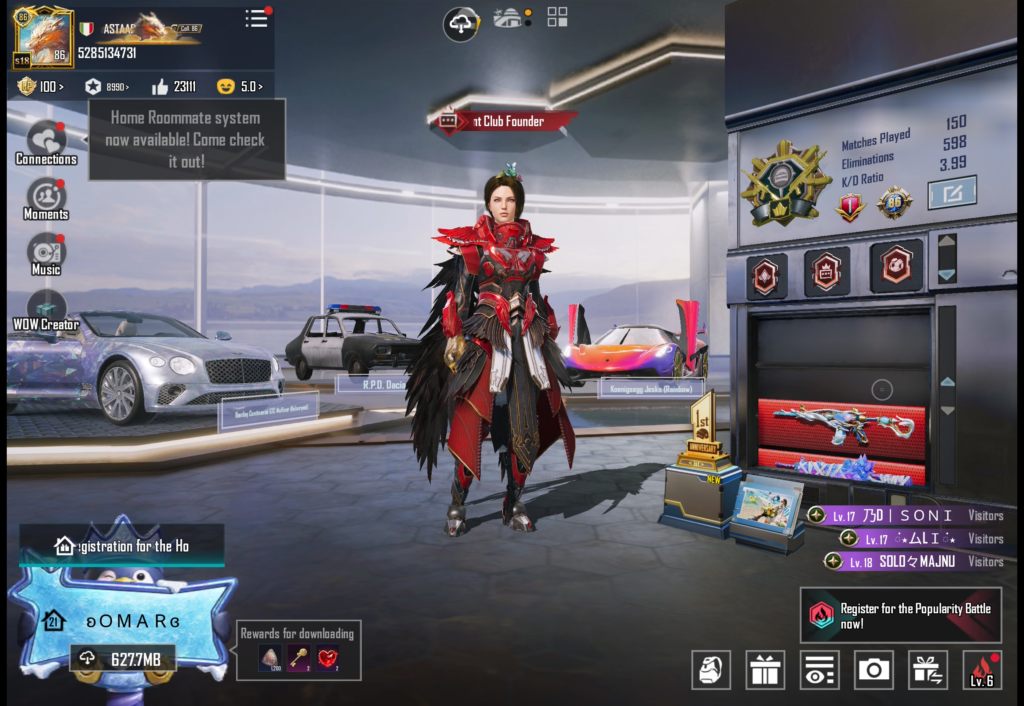Screen dimensions: 1024x706
Task: Open the Lv. 6 flame popularity button
Action: pos(981,670)
